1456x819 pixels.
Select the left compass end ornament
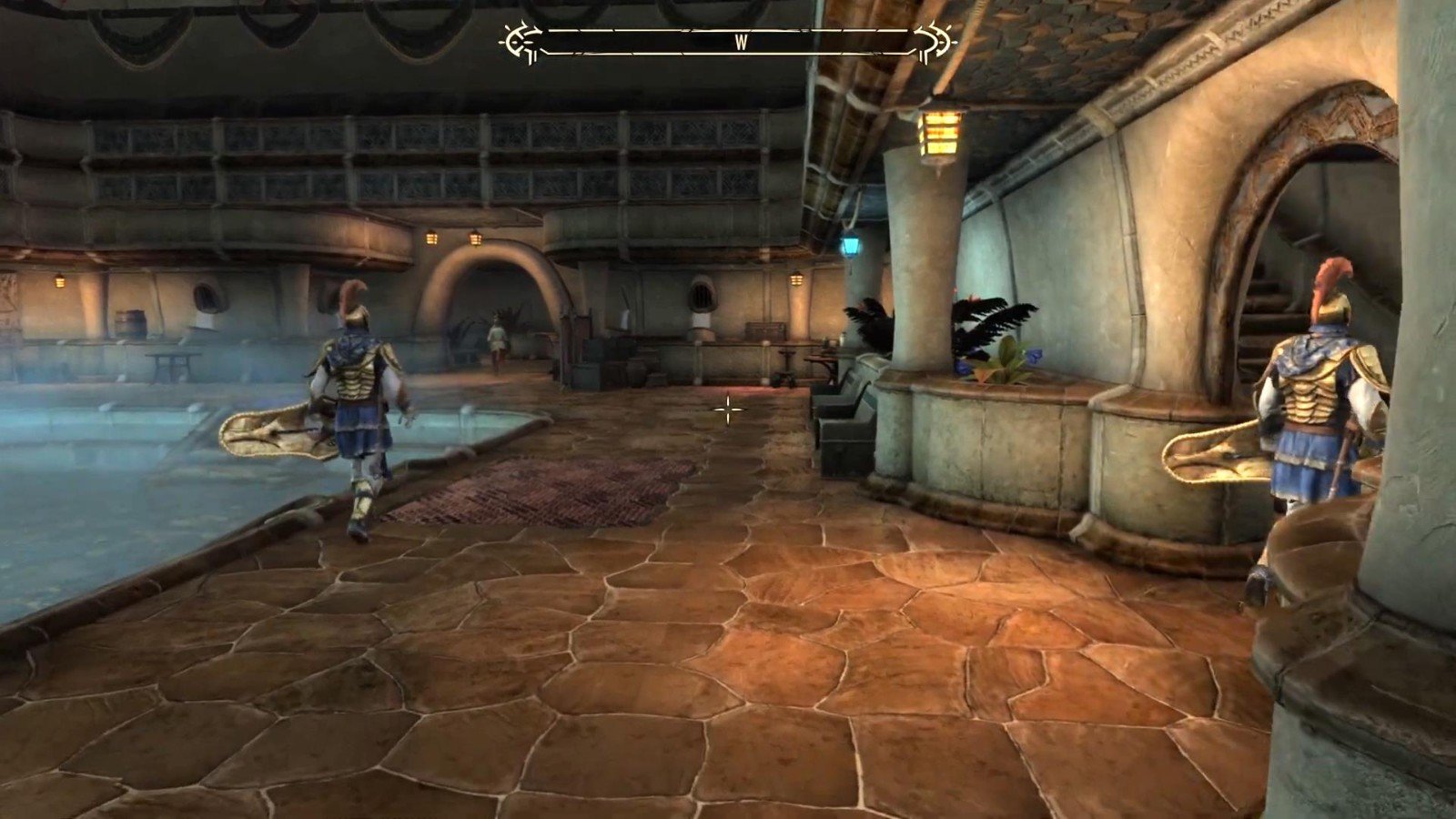tap(517, 40)
